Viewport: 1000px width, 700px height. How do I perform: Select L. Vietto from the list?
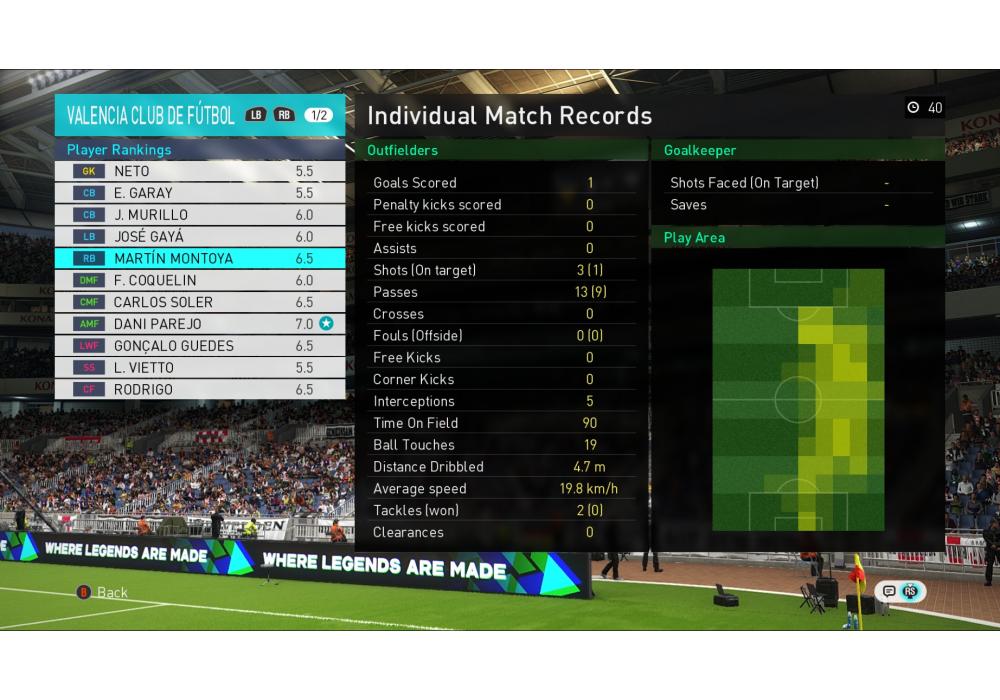pos(200,368)
